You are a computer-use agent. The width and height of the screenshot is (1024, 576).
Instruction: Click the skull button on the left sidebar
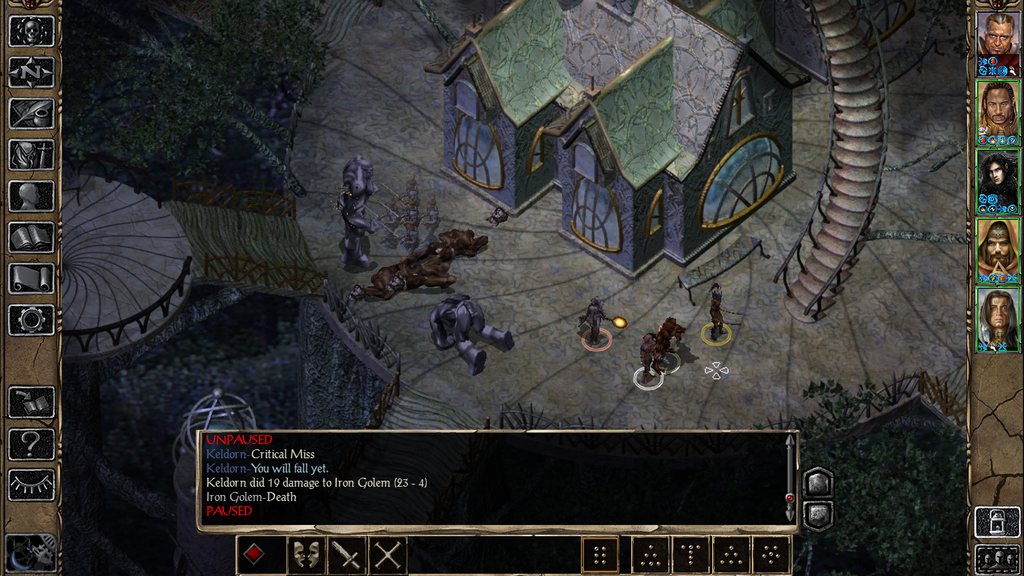tap(31, 30)
